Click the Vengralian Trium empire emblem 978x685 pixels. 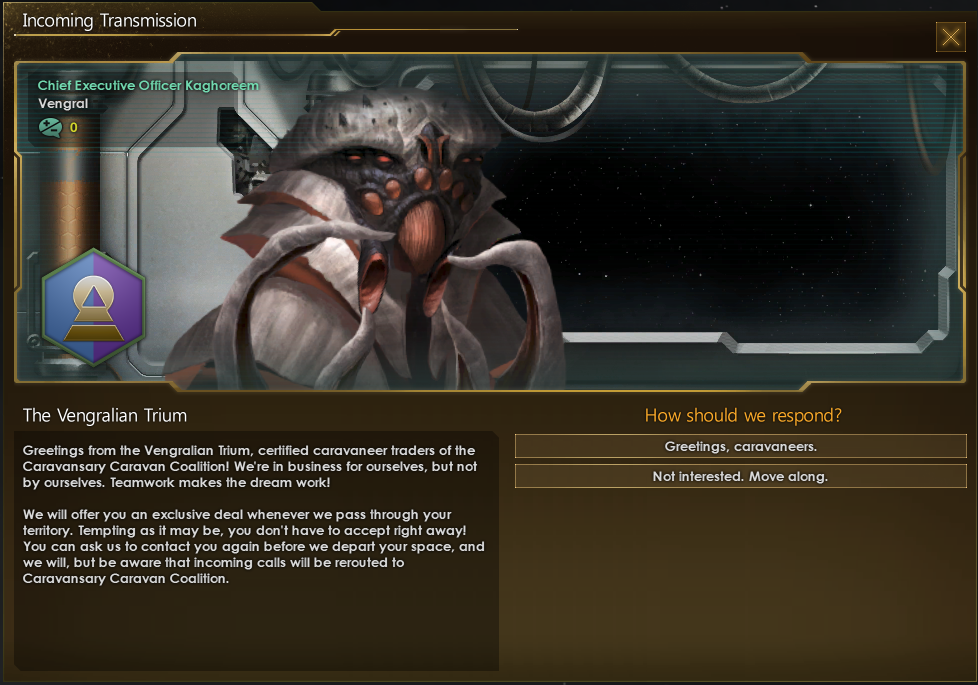click(94, 307)
